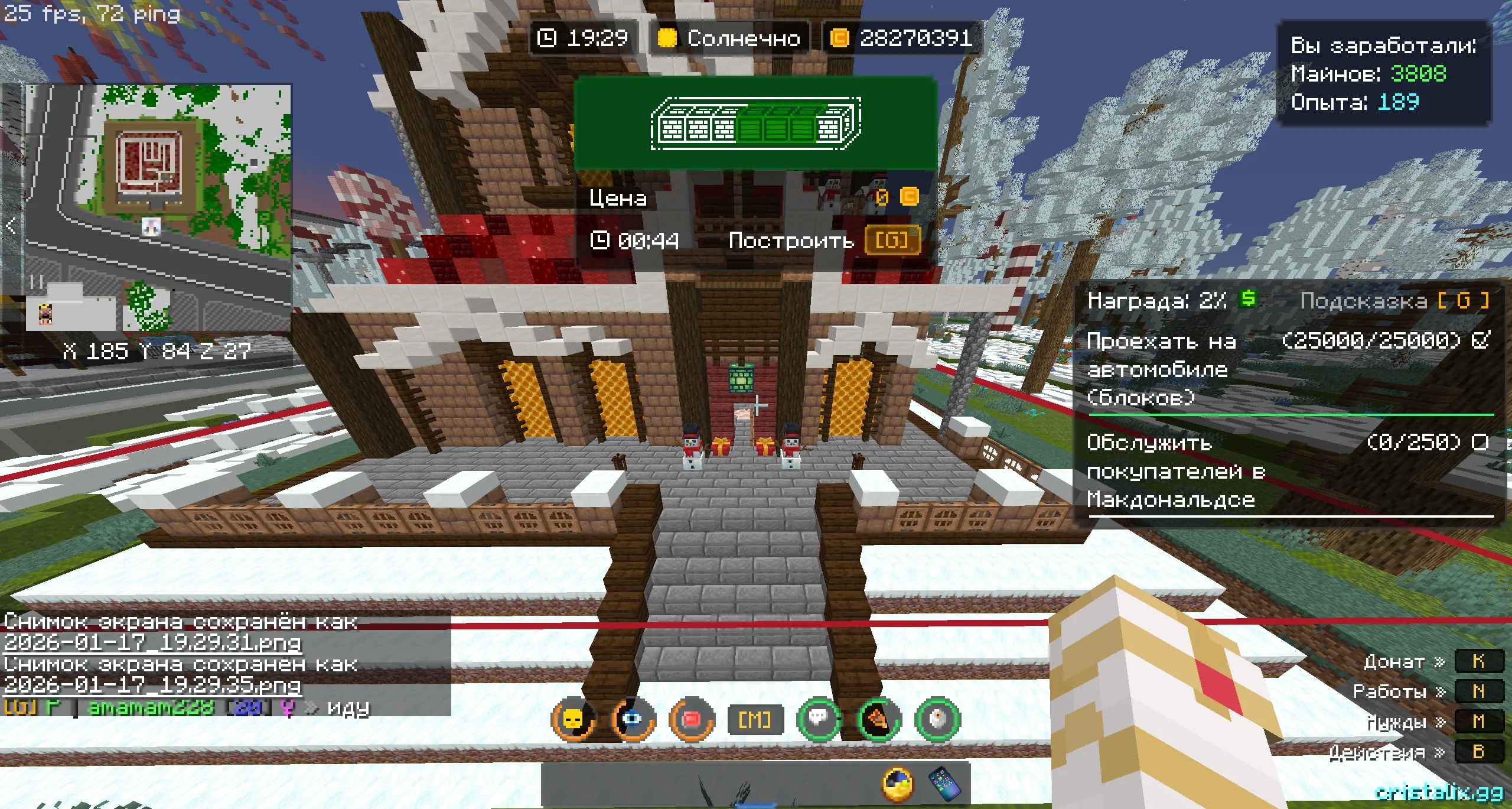Open the latest screenshot link in chat
This screenshot has height=809, width=1512.
click(152, 685)
